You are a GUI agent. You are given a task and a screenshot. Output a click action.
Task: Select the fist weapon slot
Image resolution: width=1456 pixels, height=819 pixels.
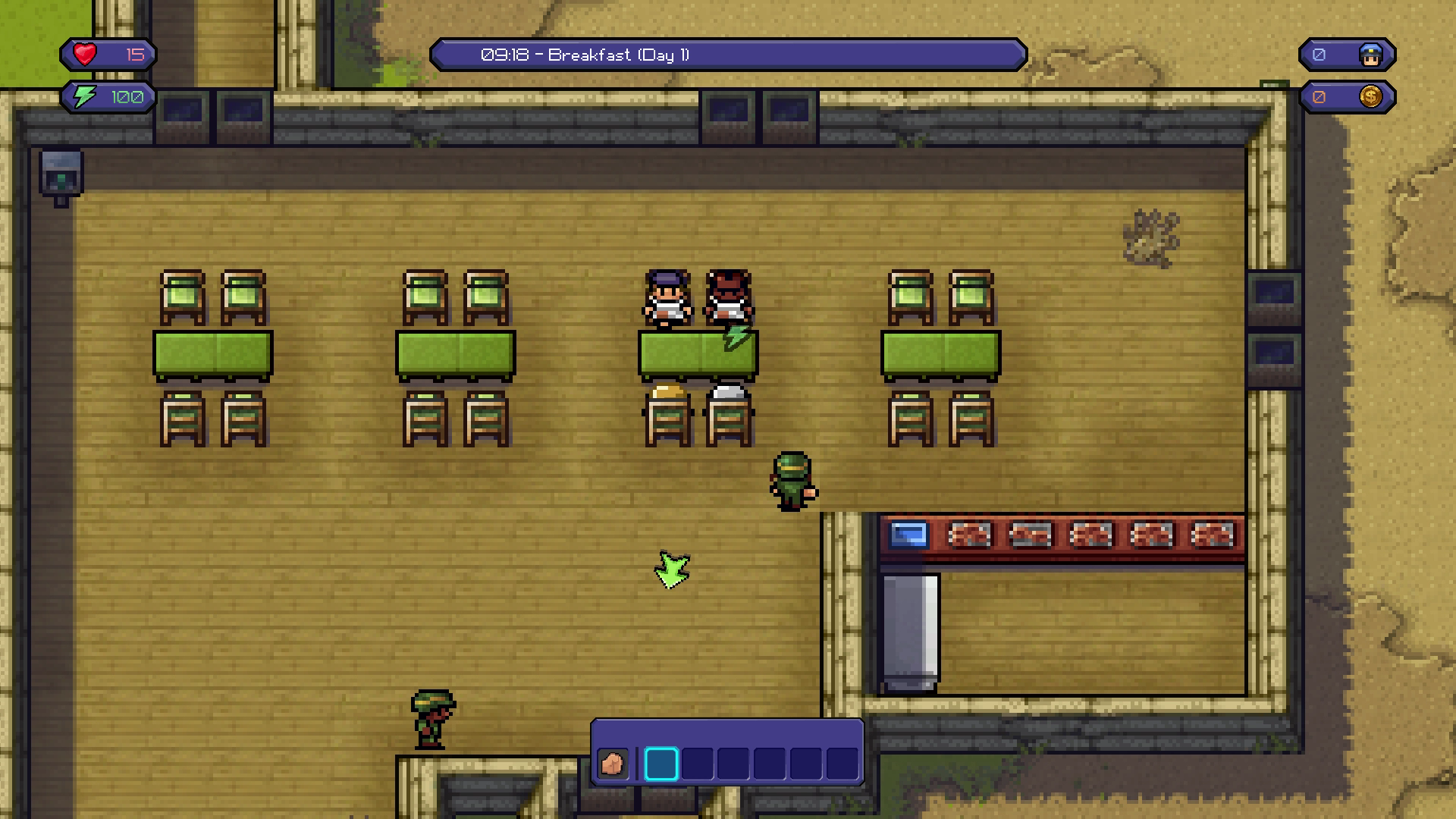click(612, 763)
